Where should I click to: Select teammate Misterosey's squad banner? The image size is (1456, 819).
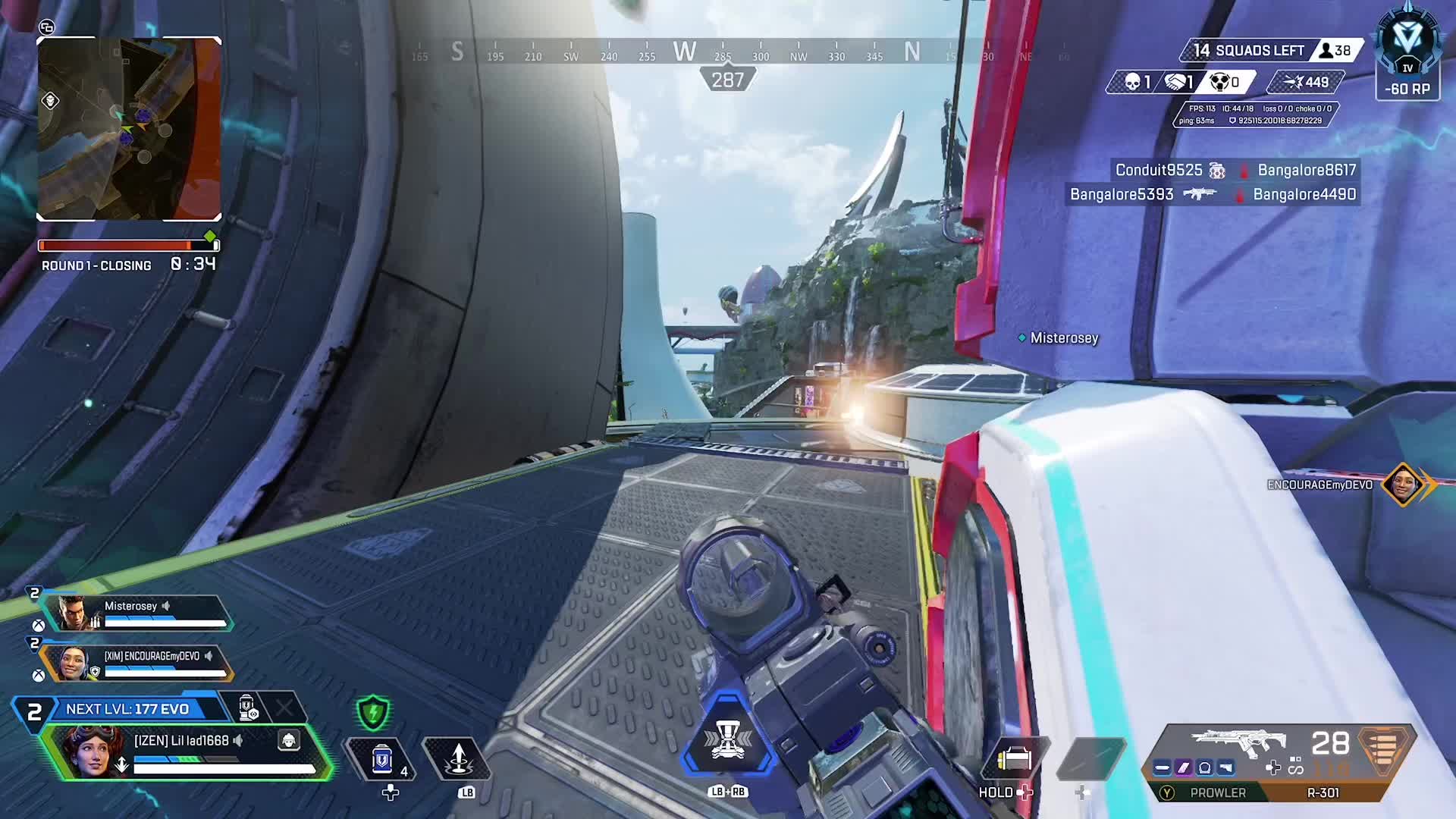click(136, 613)
